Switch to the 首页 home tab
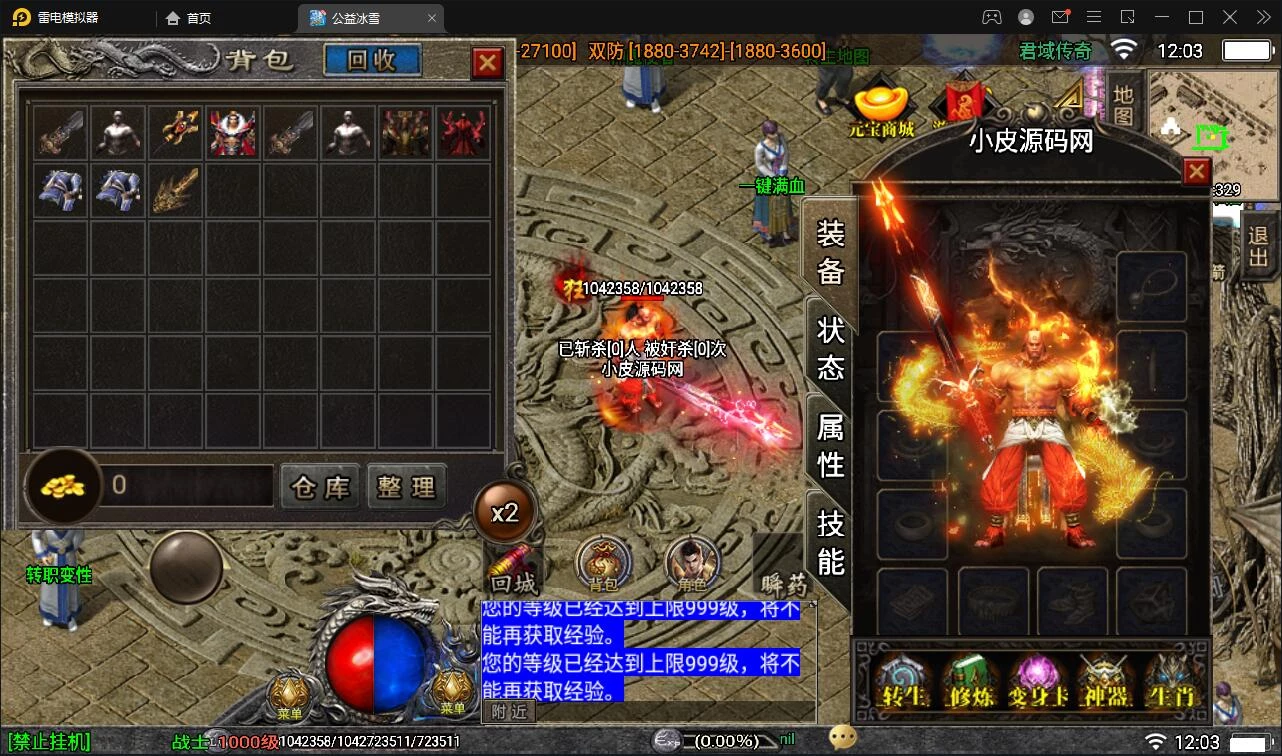 (x=189, y=17)
